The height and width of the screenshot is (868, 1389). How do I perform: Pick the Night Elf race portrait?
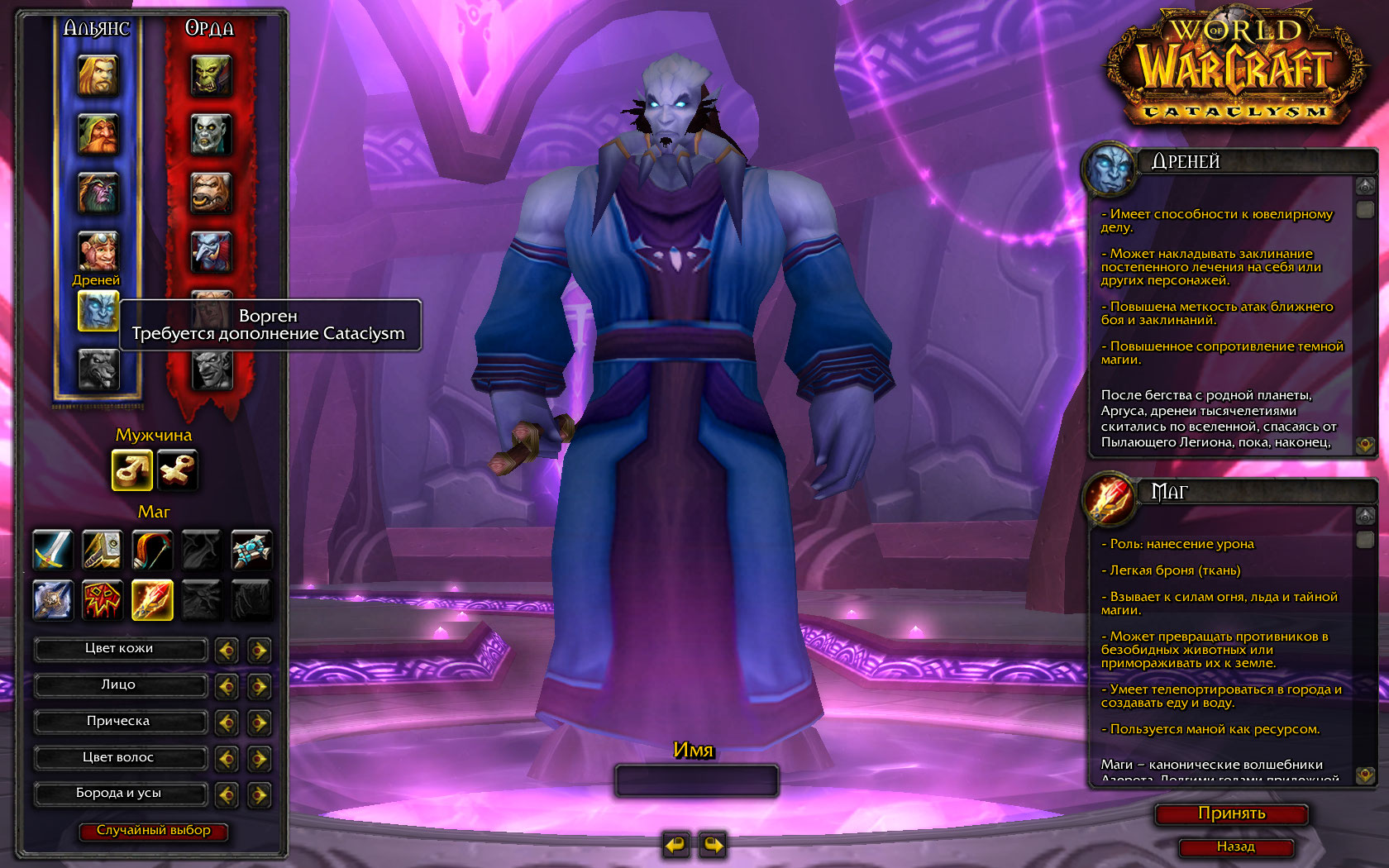(98, 193)
